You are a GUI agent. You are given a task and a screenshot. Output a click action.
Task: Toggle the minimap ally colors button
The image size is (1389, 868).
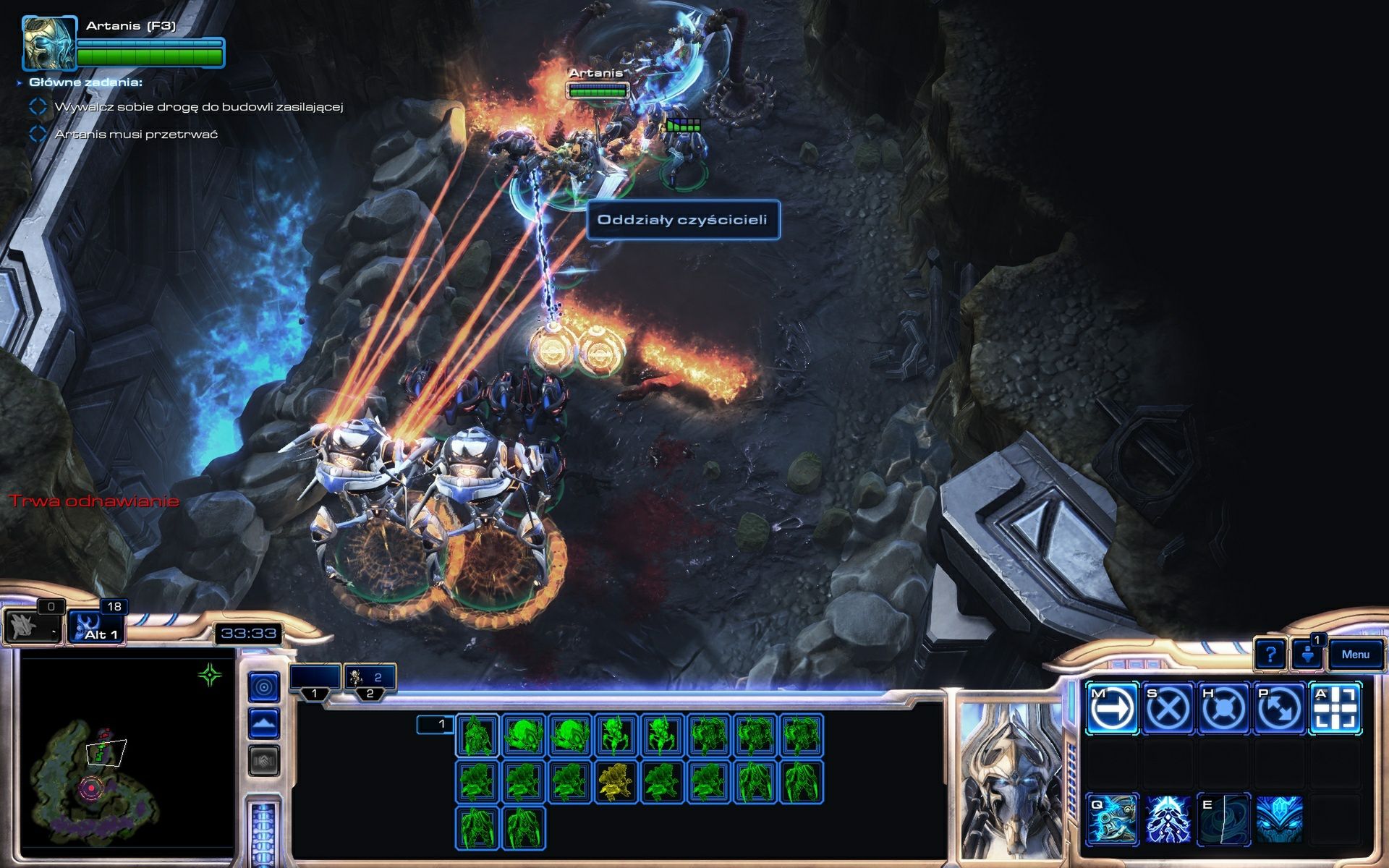pos(265,760)
